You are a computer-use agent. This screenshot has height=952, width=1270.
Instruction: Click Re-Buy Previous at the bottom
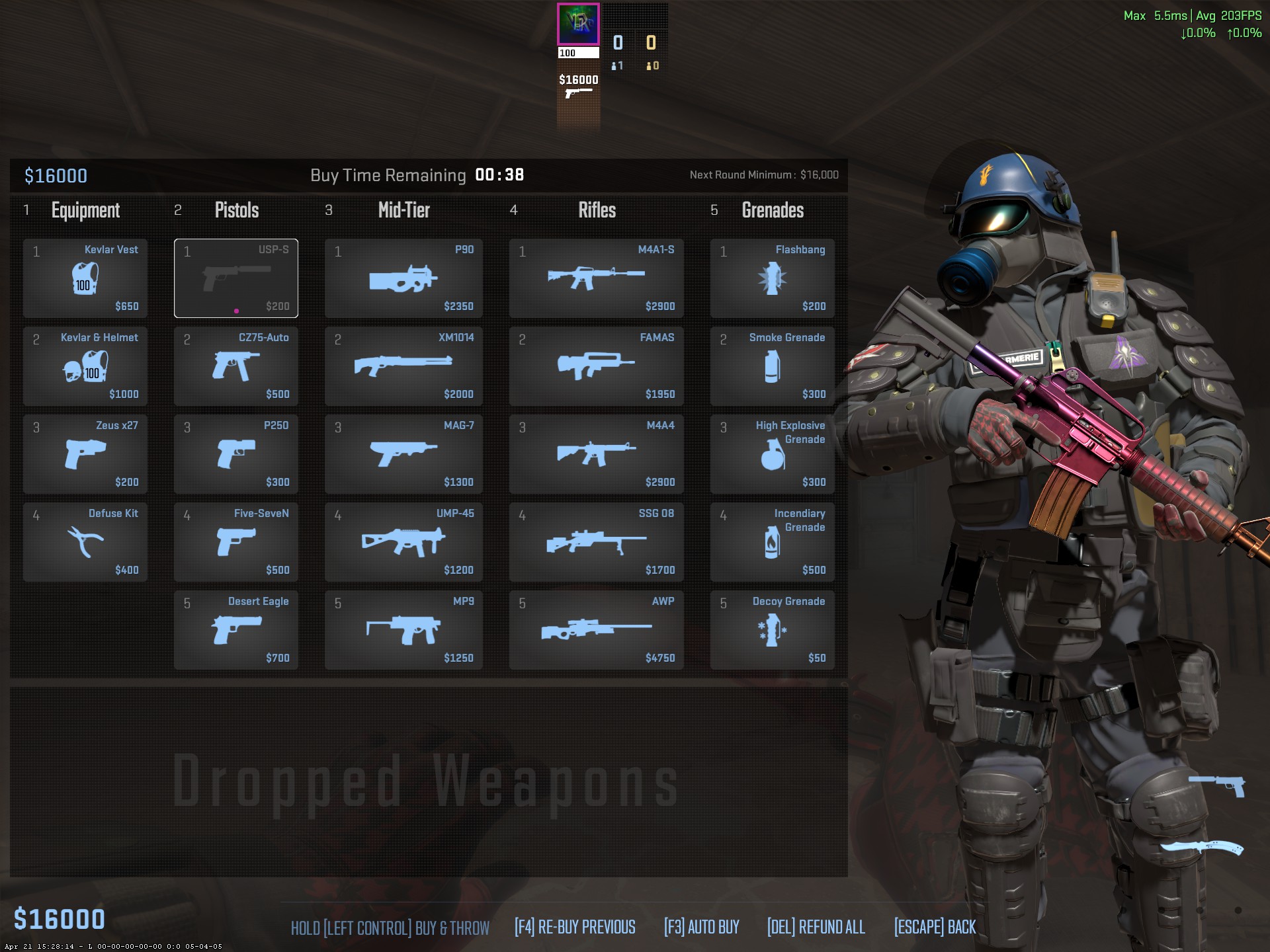(575, 927)
